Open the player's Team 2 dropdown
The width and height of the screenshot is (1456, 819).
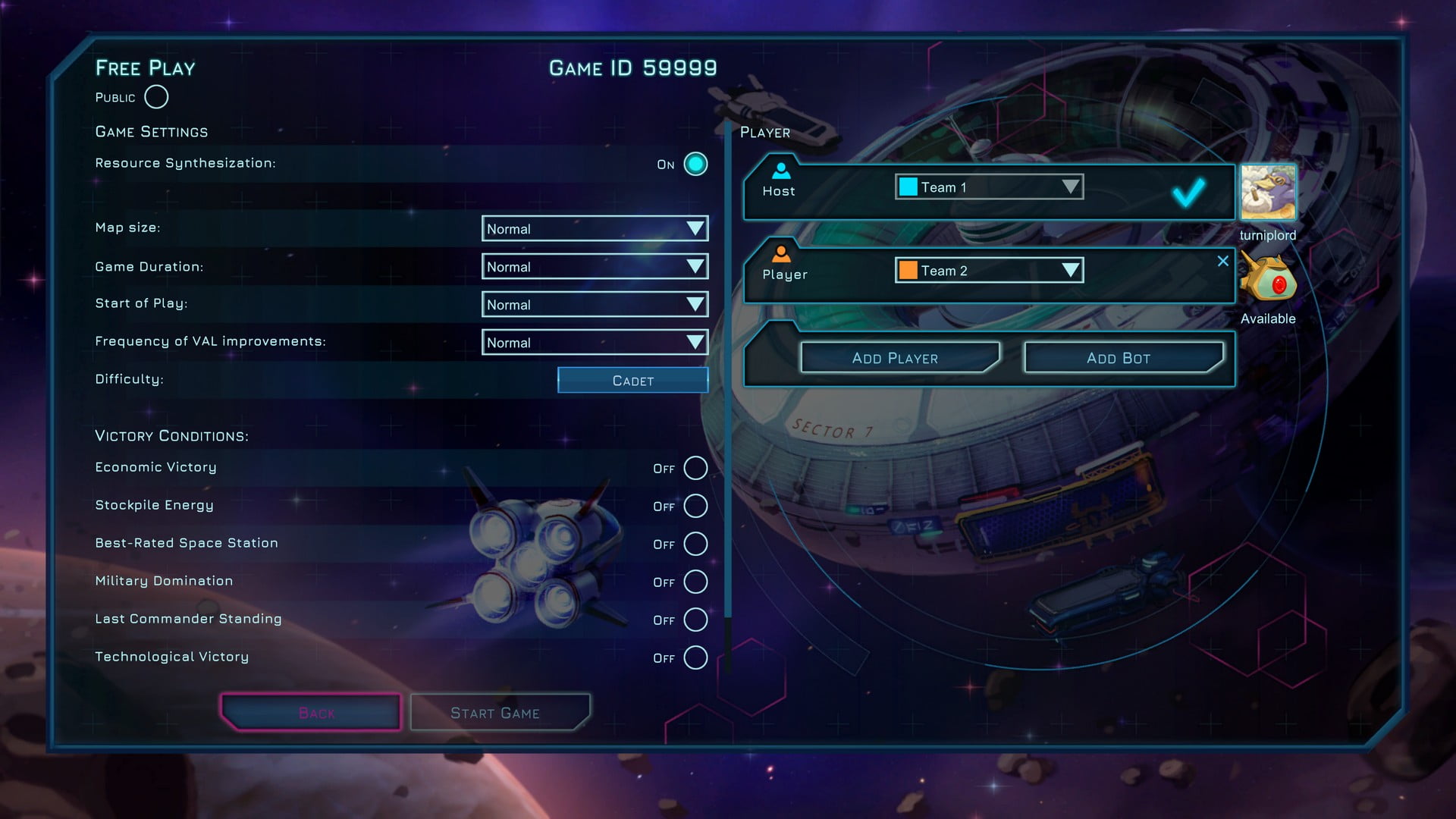tap(989, 270)
